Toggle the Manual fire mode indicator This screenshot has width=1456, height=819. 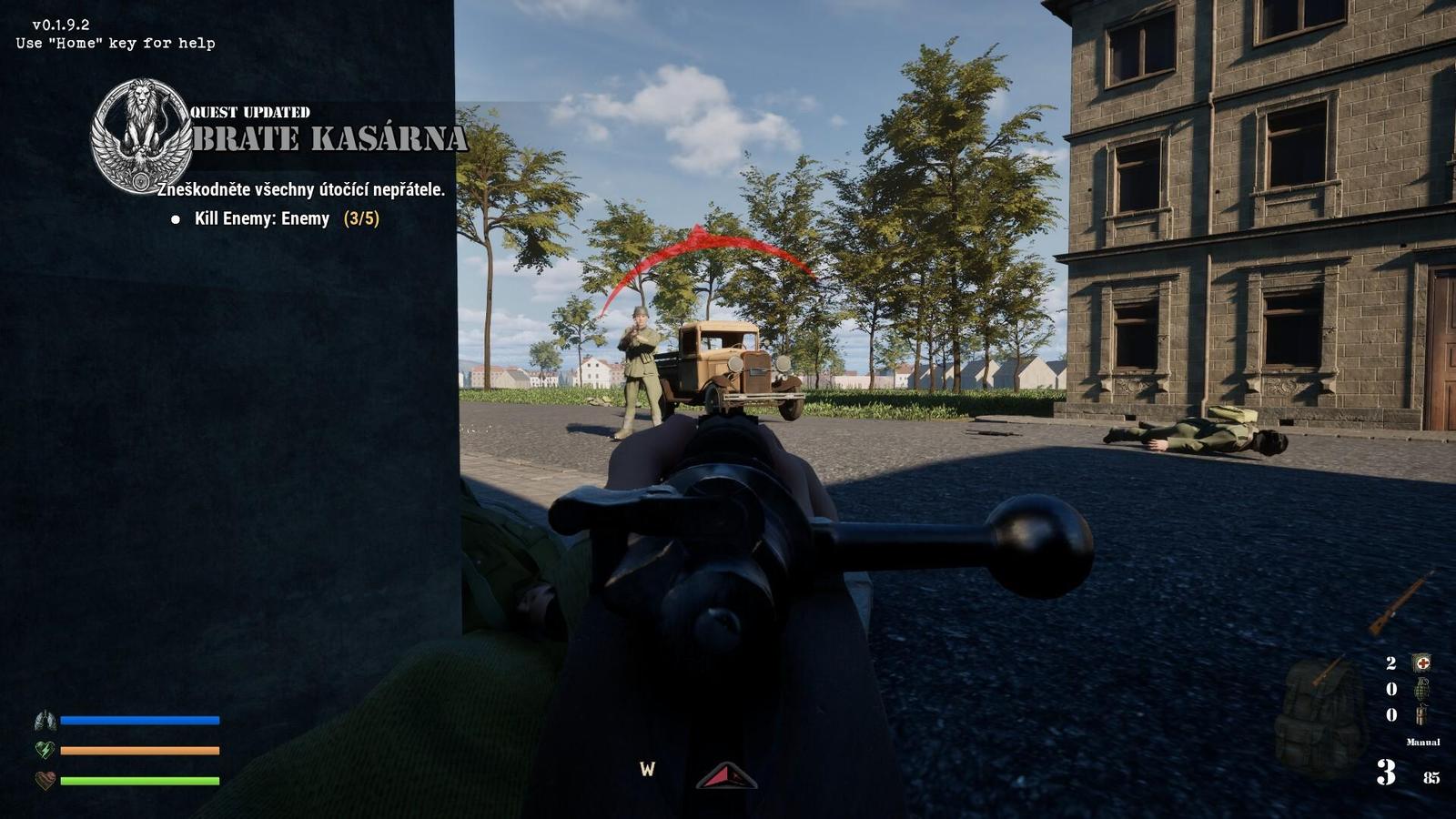click(x=1423, y=742)
